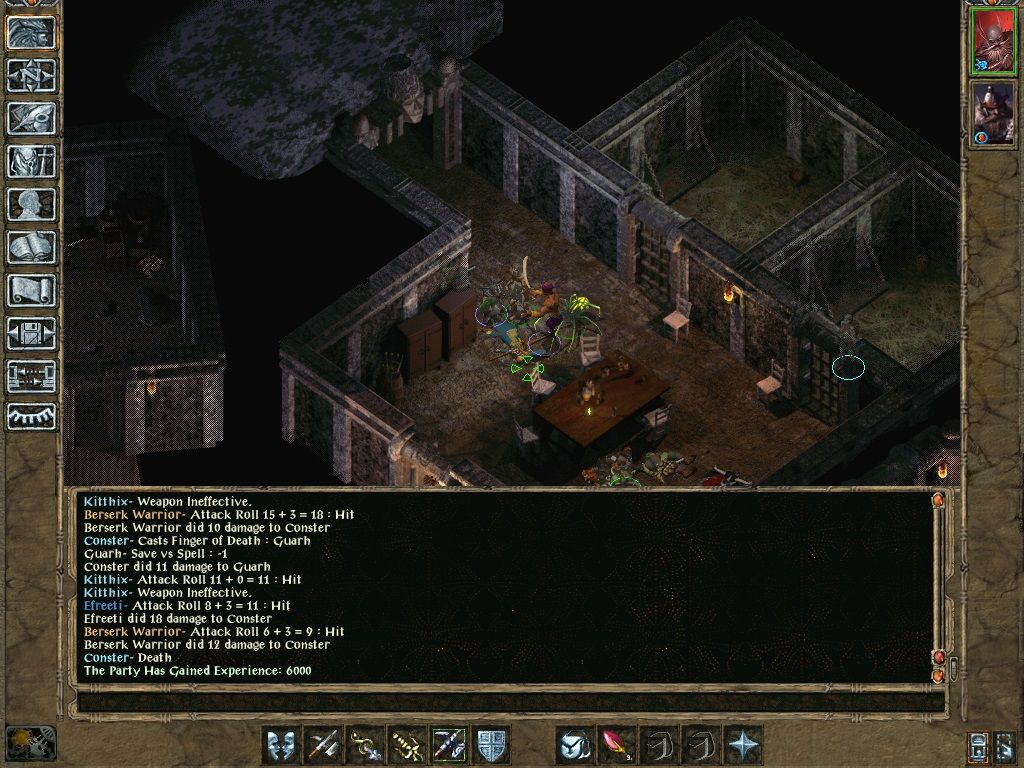Use the red feather quick item
Screen dimensions: 1024x768
point(617,745)
